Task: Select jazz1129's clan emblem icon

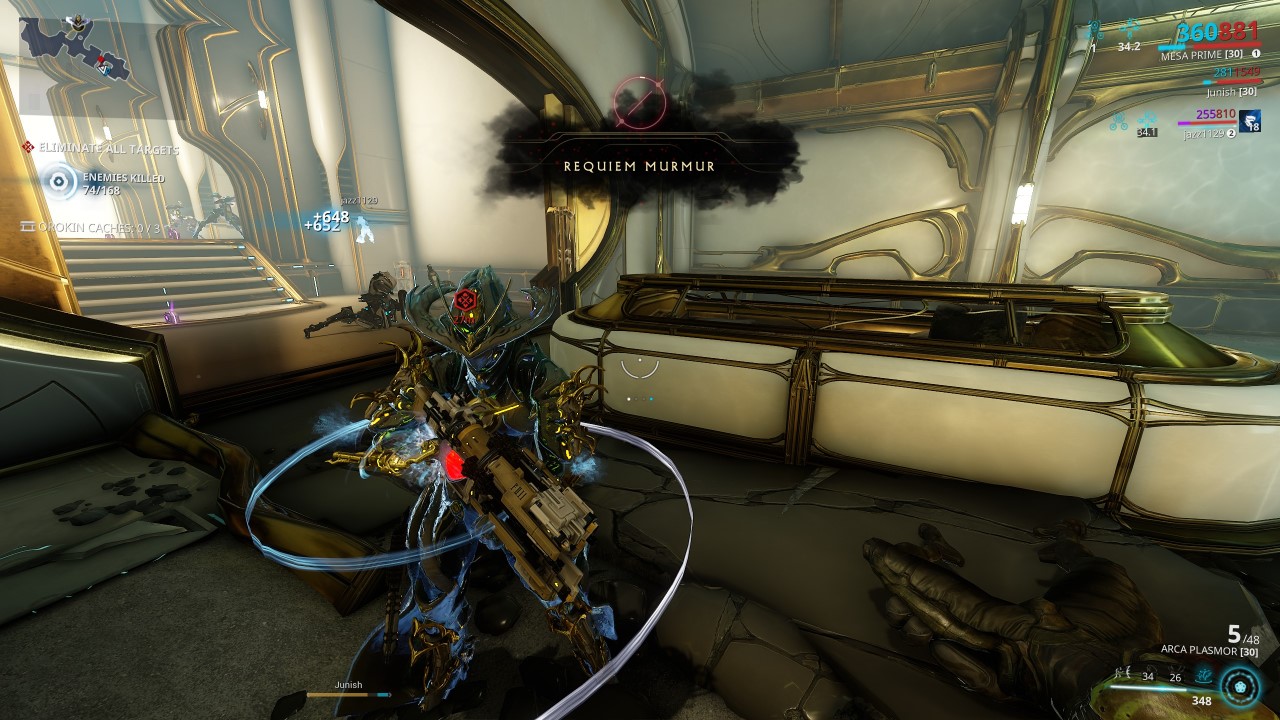Action: point(1251,121)
